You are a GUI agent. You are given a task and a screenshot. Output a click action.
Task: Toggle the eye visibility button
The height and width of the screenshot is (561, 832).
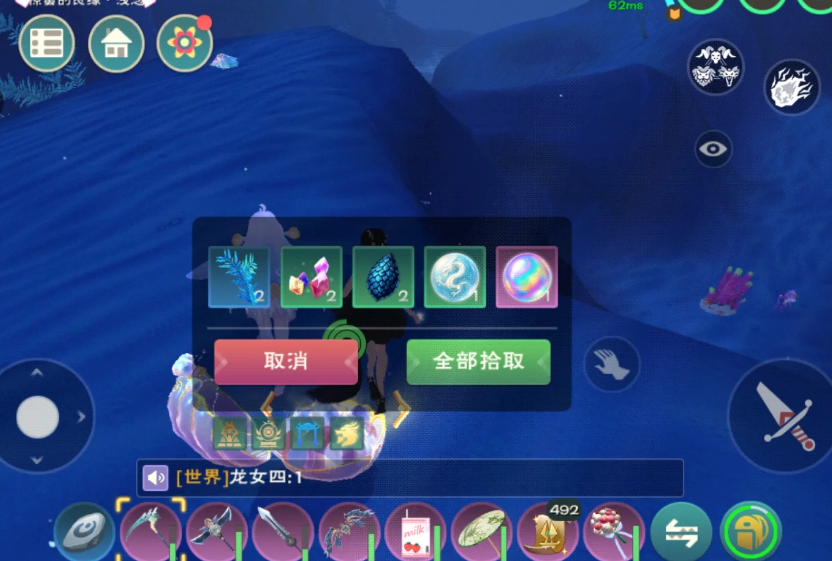pyautogui.click(x=714, y=149)
